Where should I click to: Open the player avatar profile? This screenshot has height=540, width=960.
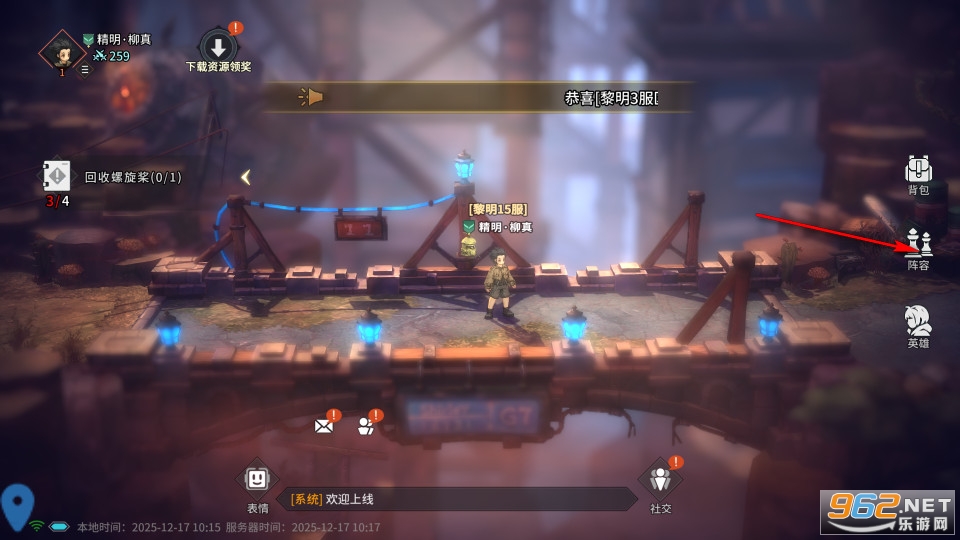click(x=62, y=50)
